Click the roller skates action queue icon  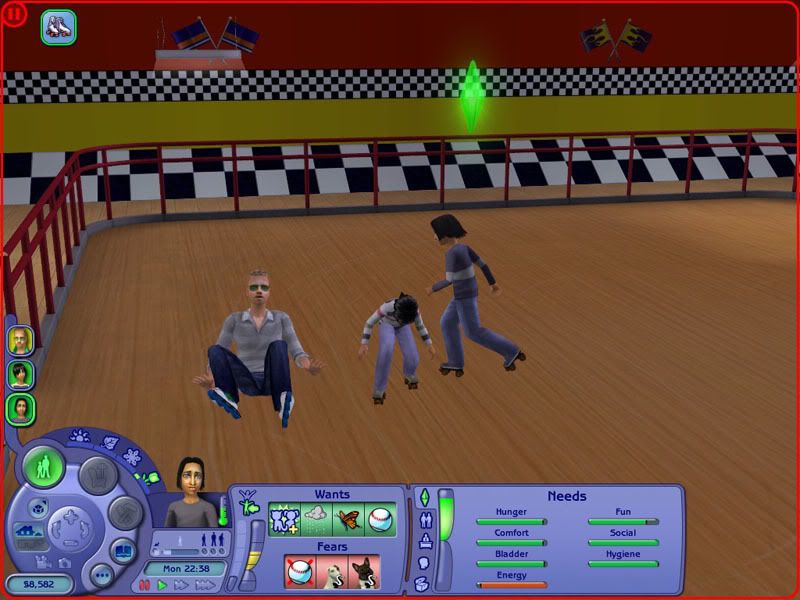(59, 26)
